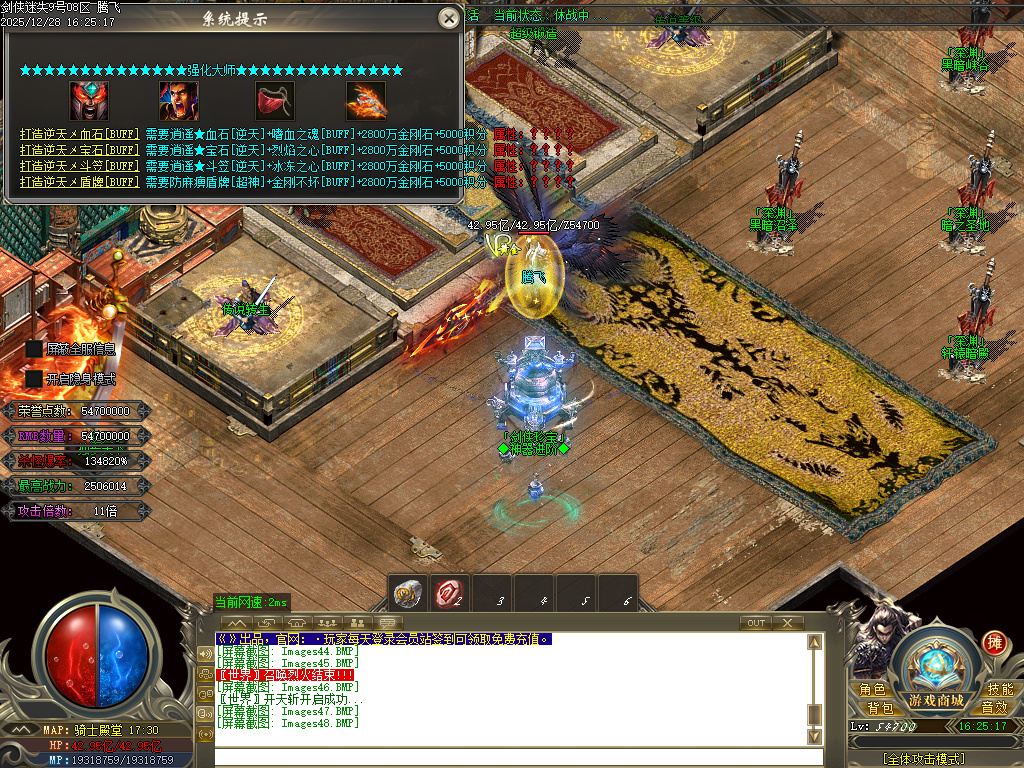The width and height of the screenshot is (1024, 768).
Task: Open the 角色 character panel
Action: coord(873,690)
